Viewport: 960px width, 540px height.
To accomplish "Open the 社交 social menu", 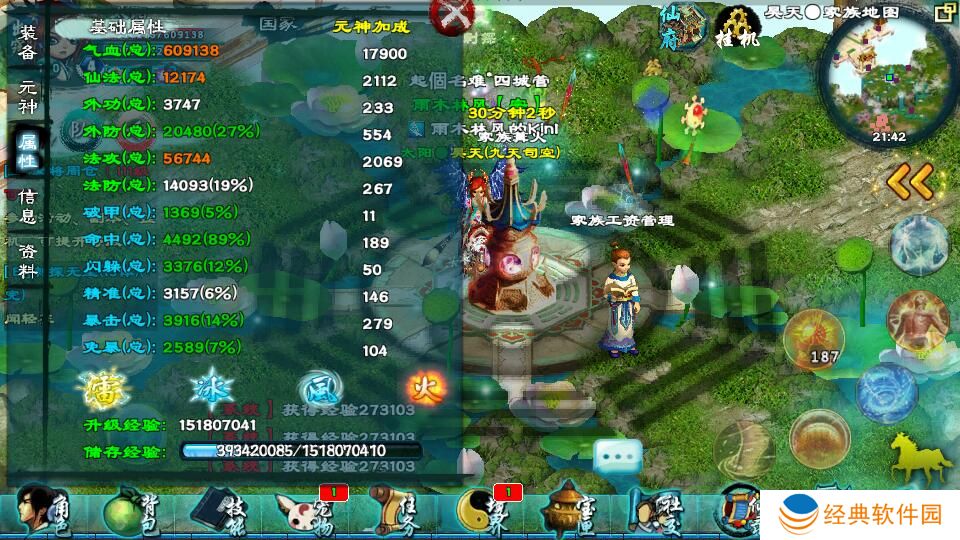I will point(657,510).
